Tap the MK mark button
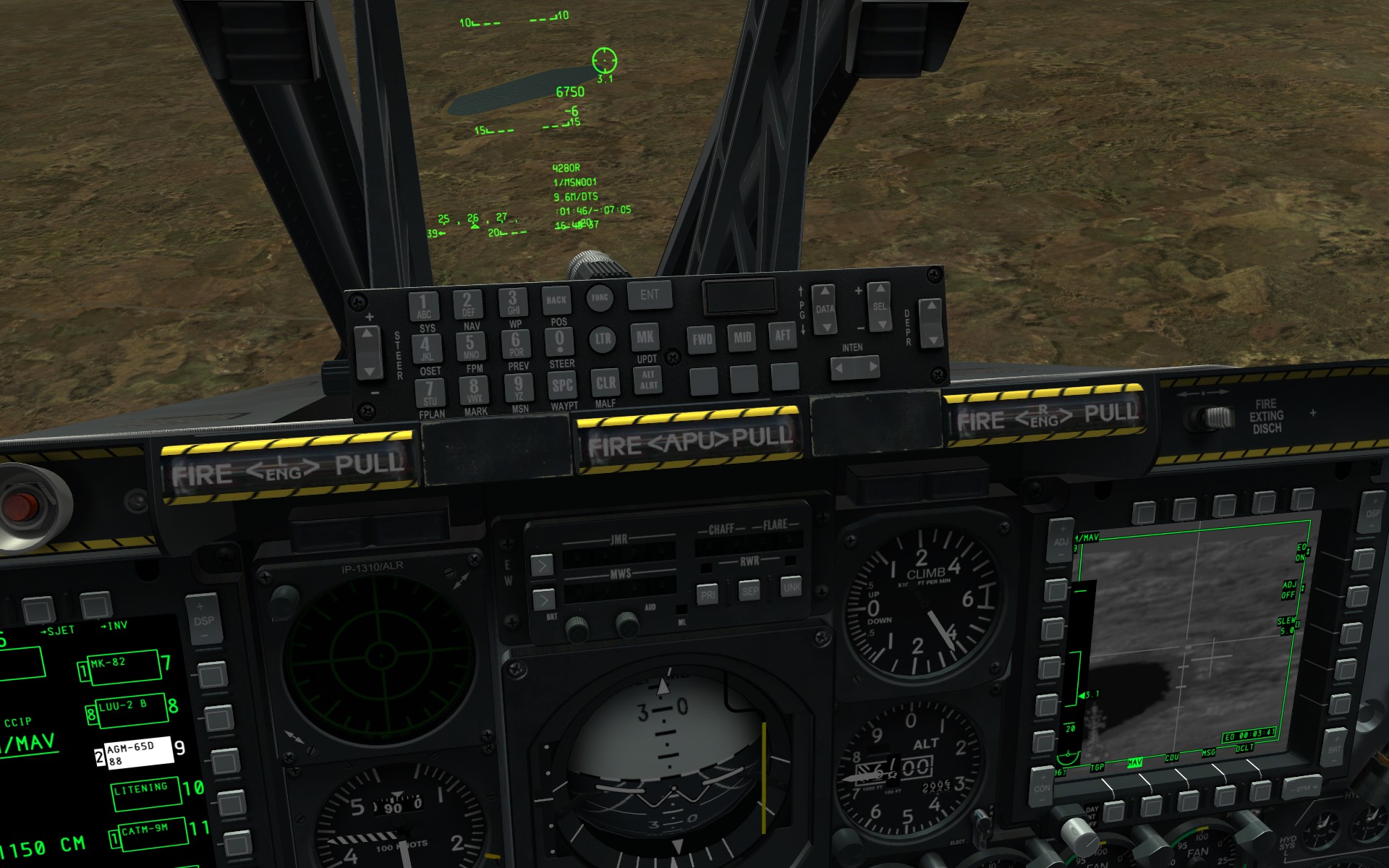The image size is (1389, 868). (645, 337)
